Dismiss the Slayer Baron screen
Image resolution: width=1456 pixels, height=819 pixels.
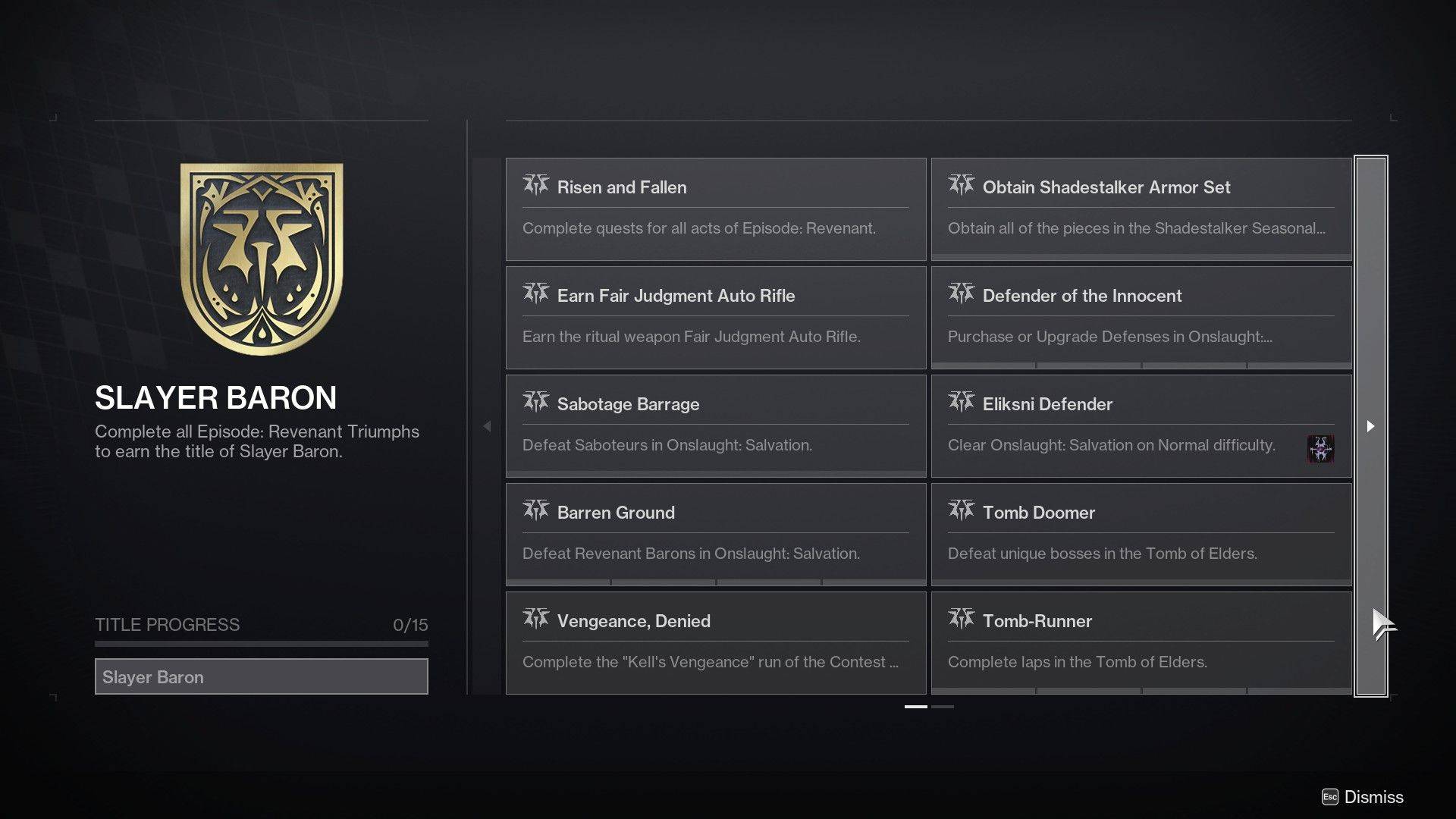pyautogui.click(x=1363, y=797)
